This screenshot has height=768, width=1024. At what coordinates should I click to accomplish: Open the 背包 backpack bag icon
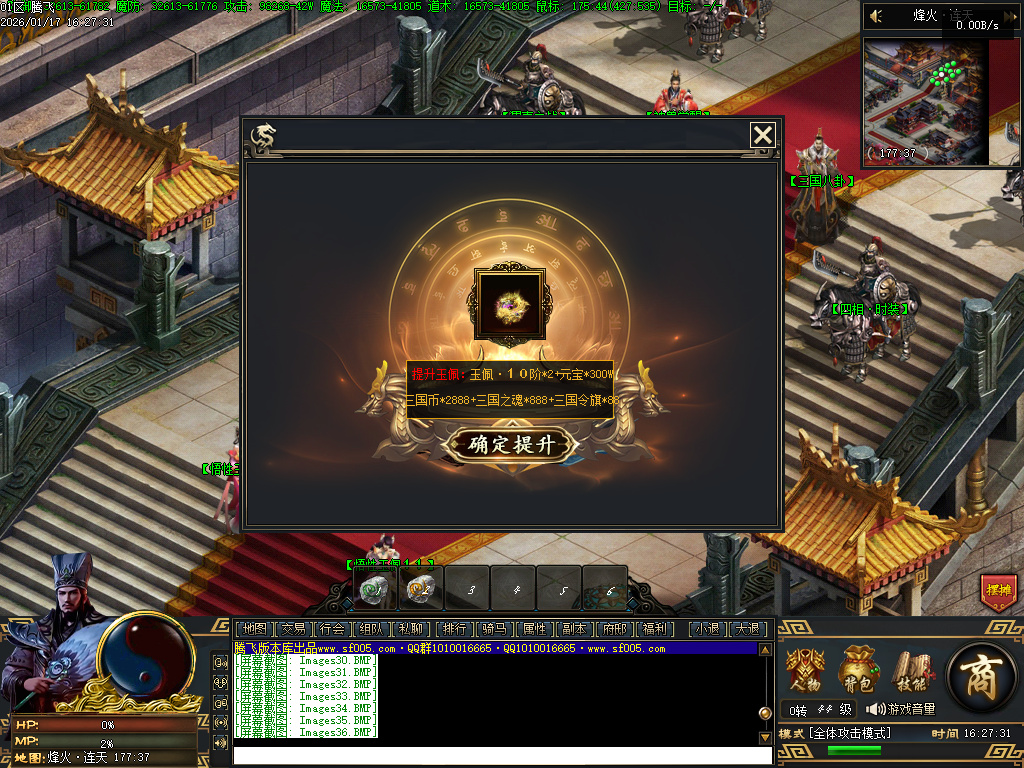point(859,669)
